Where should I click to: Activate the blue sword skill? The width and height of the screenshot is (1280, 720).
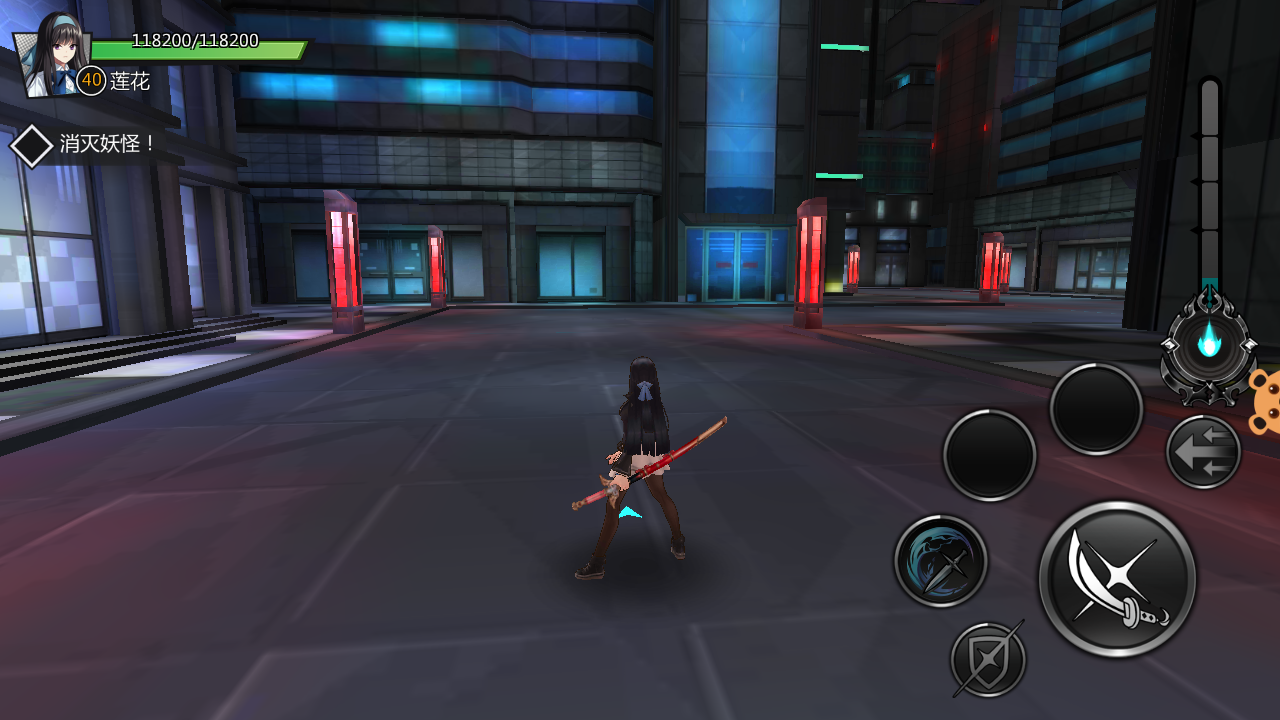tap(940, 561)
